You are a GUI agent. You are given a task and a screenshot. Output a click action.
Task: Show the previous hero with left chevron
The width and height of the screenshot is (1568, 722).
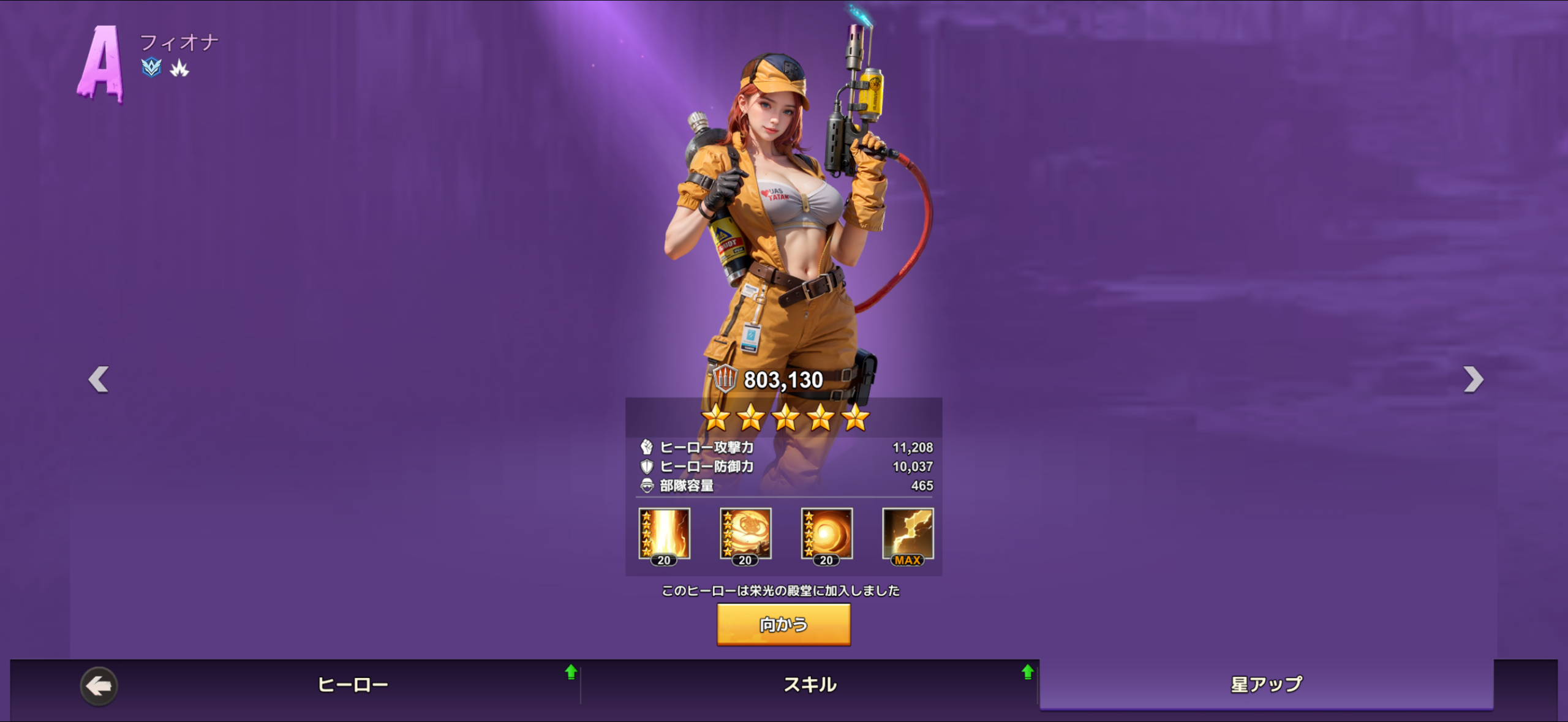(x=99, y=379)
